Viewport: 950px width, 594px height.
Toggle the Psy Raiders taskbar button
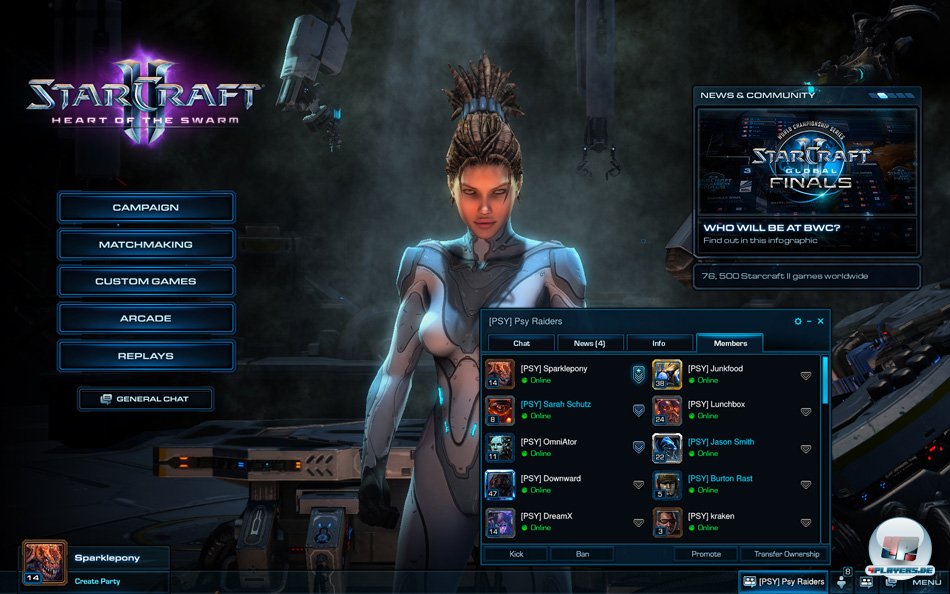(785, 581)
